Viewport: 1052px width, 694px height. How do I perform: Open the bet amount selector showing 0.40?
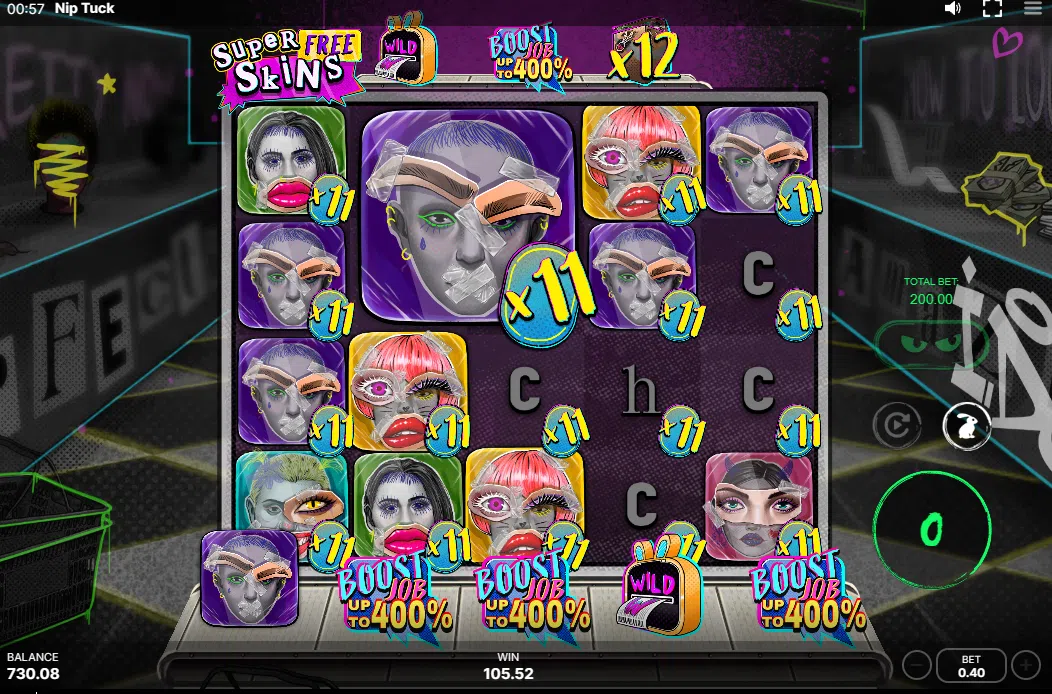click(971, 666)
